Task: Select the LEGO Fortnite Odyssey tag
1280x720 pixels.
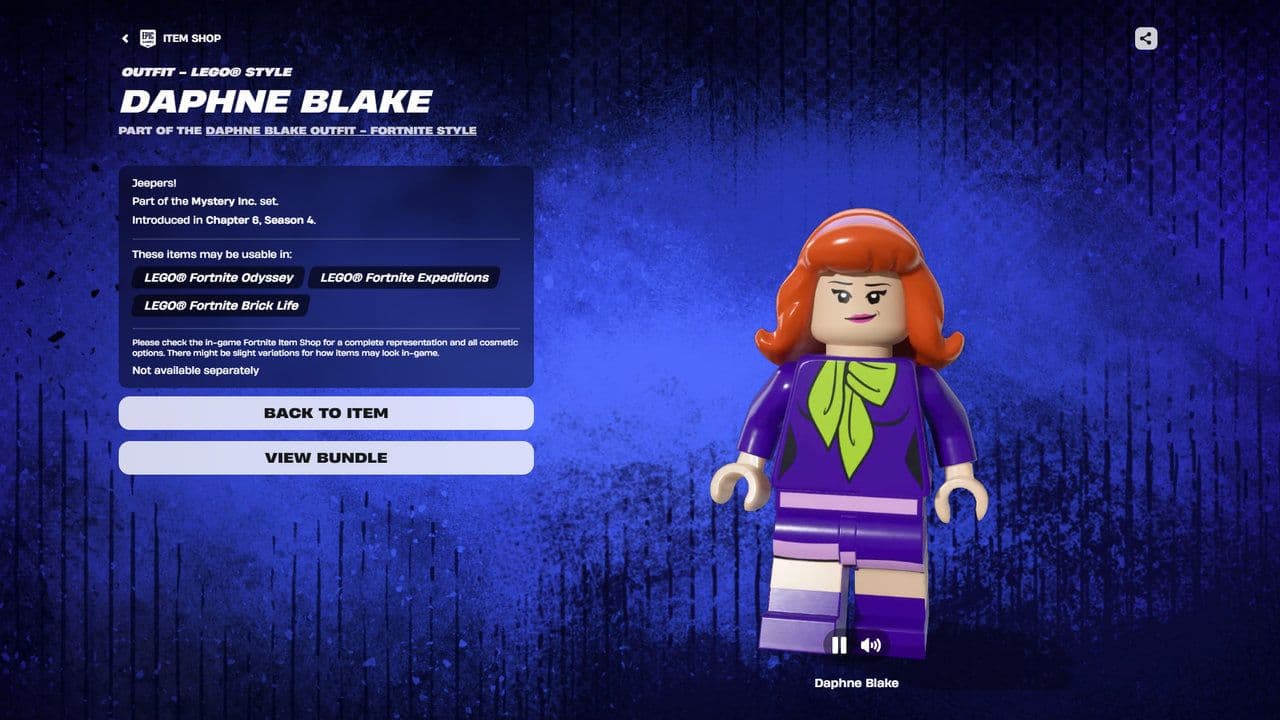Action: coord(218,278)
